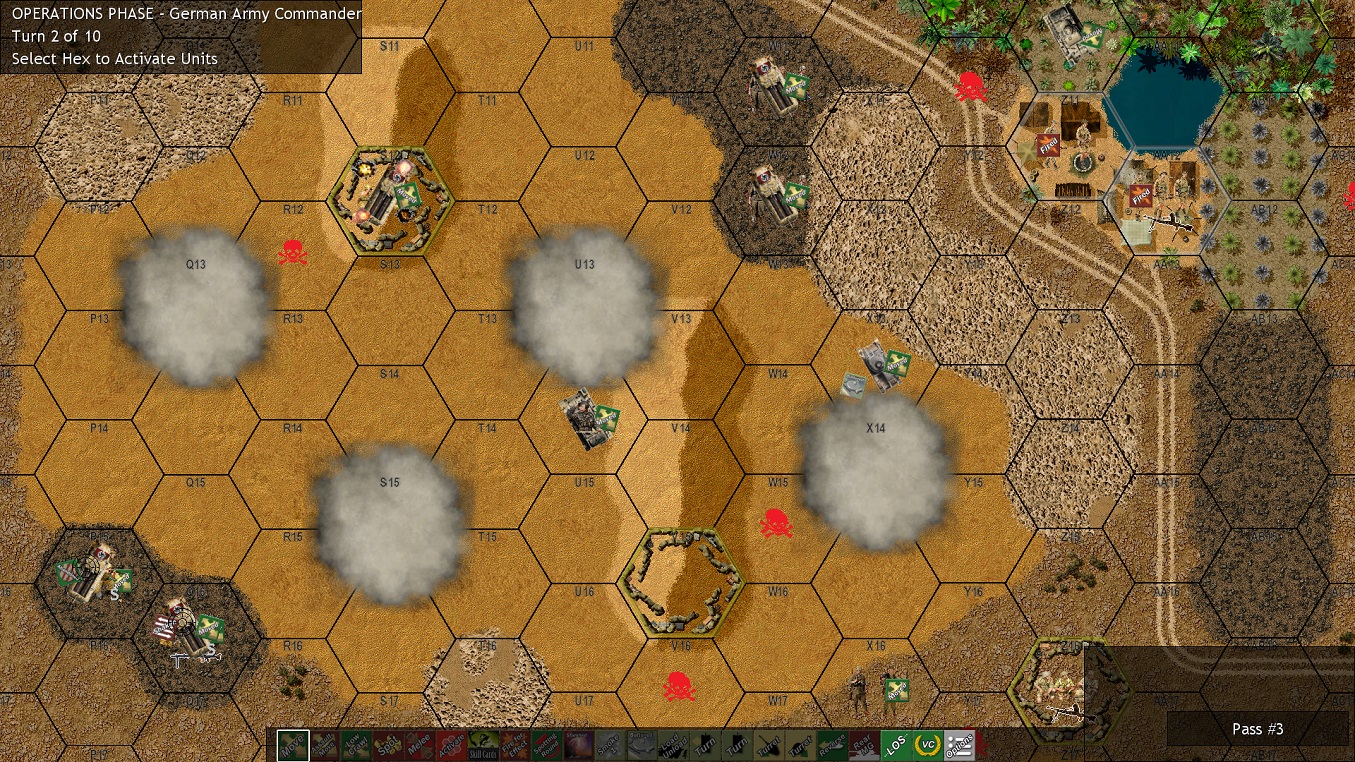Rotate the tank Turret left icon
The image size is (1355, 762).
coord(767,744)
